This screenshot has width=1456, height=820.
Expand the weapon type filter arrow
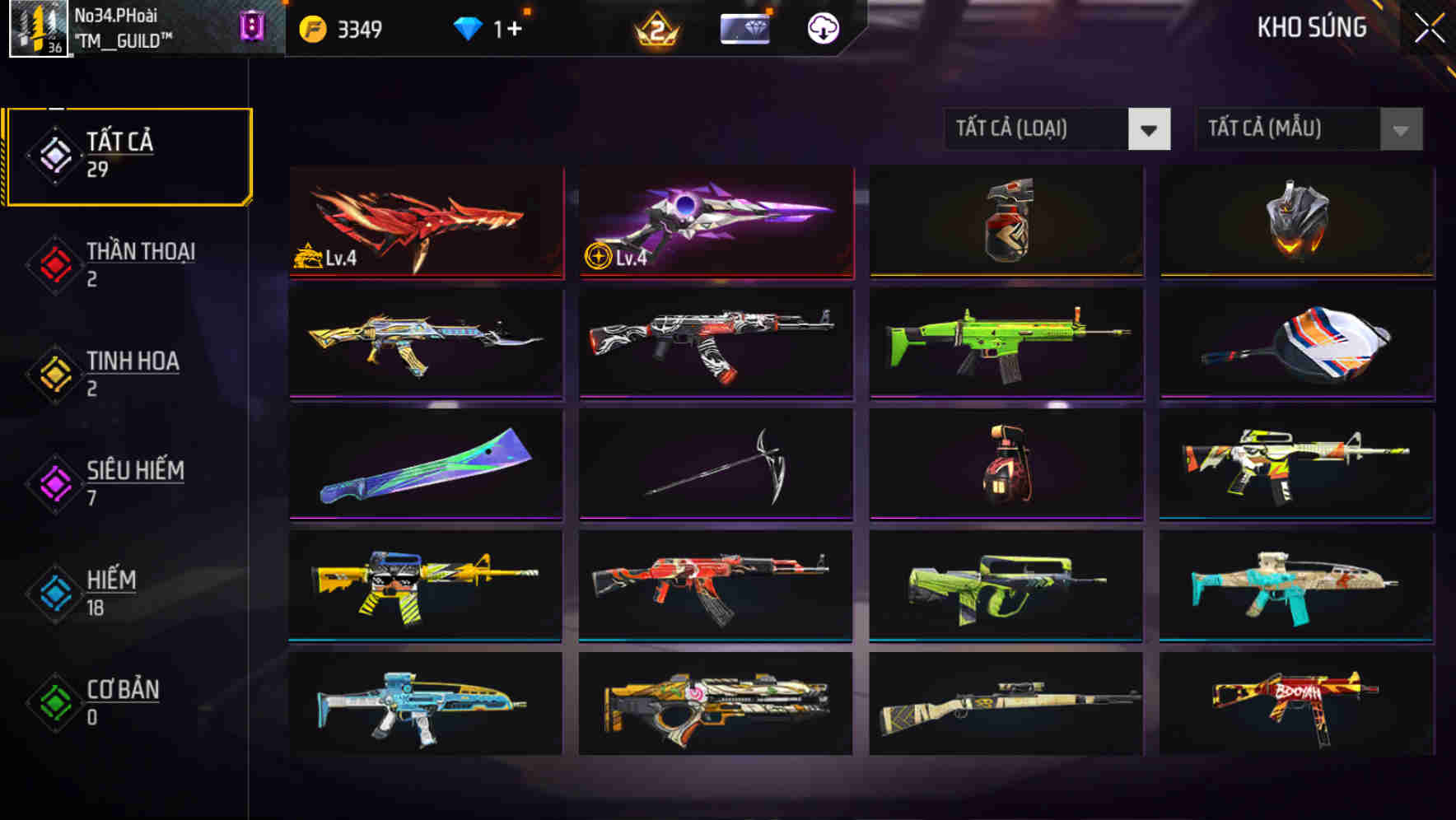(1150, 129)
